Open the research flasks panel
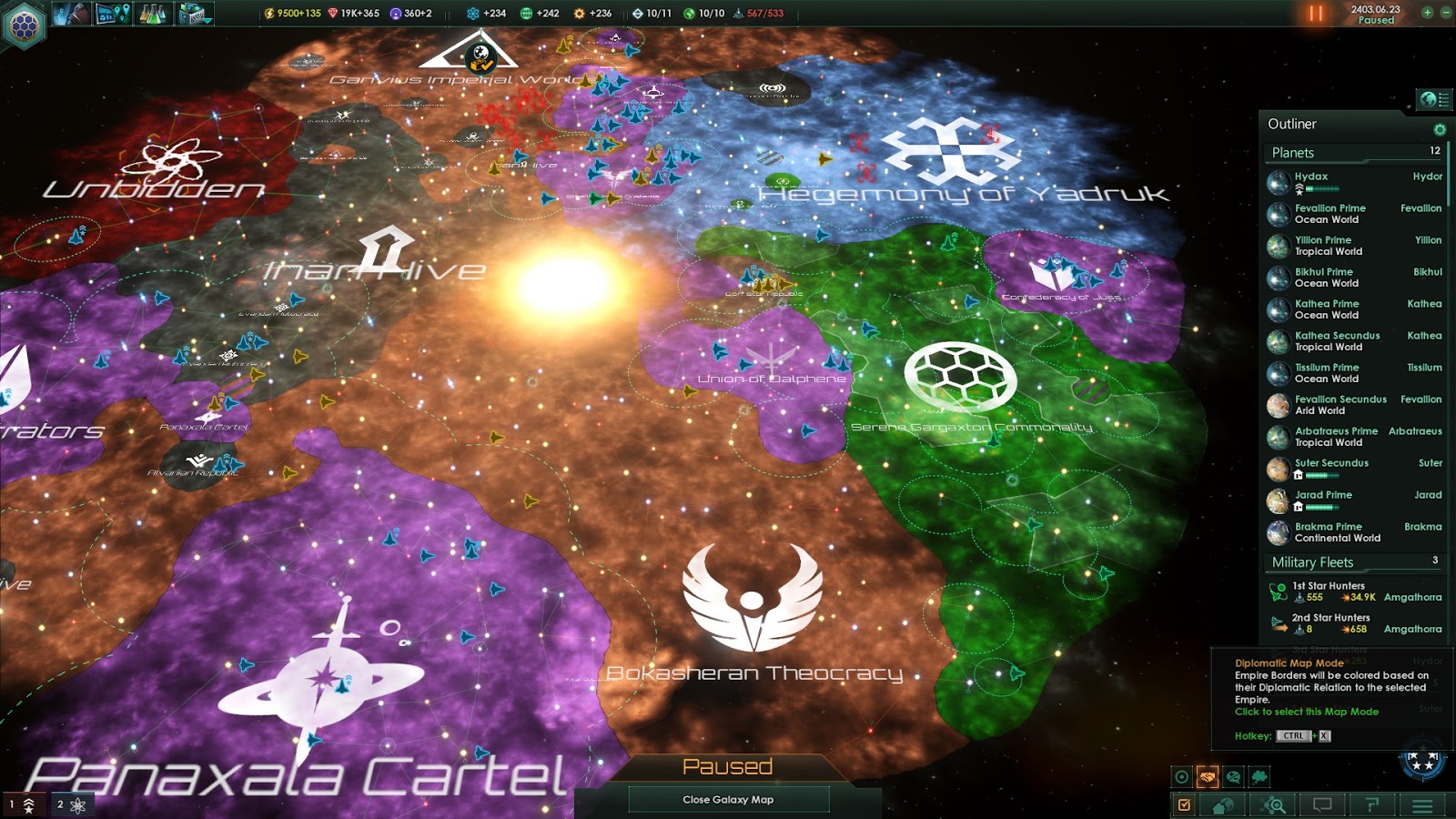1456x819 pixels. click(152, 14)
